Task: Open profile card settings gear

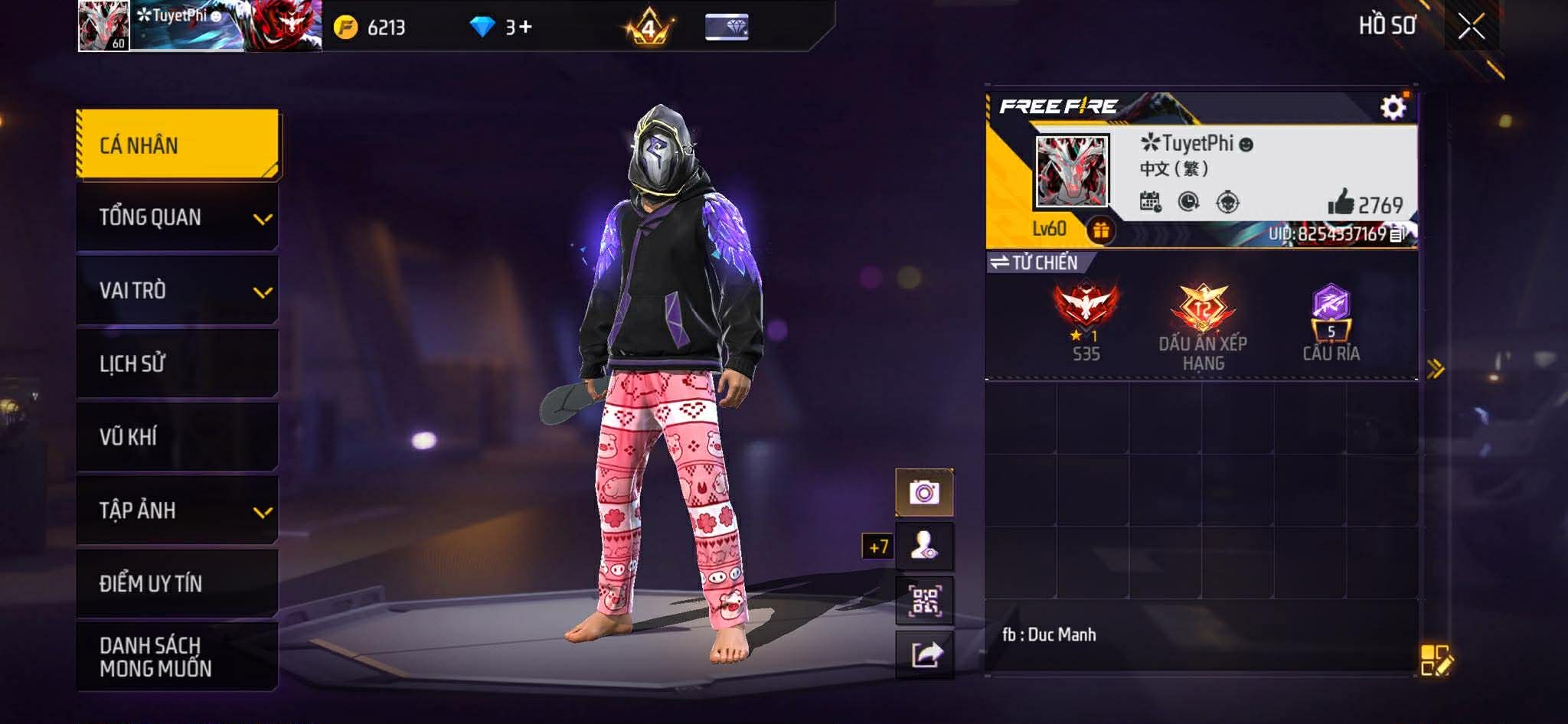Action: click(1393, 107)
